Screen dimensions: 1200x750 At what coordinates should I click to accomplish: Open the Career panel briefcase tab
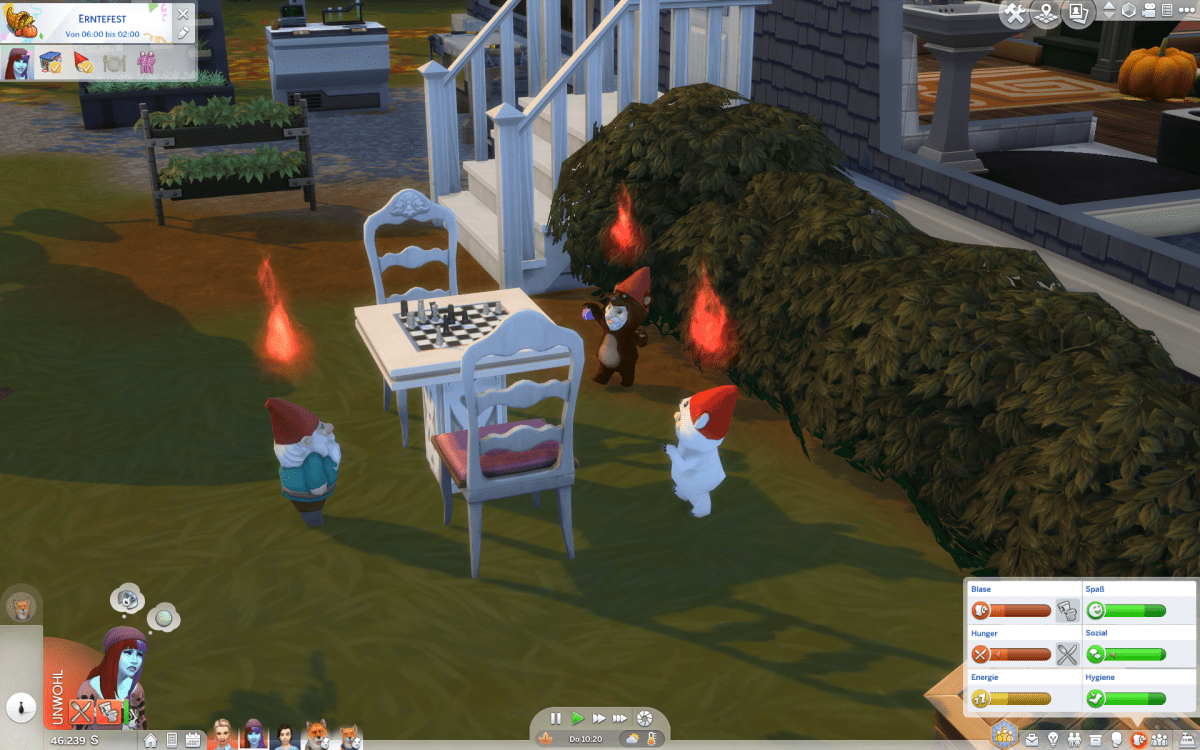pos(1031,741)
